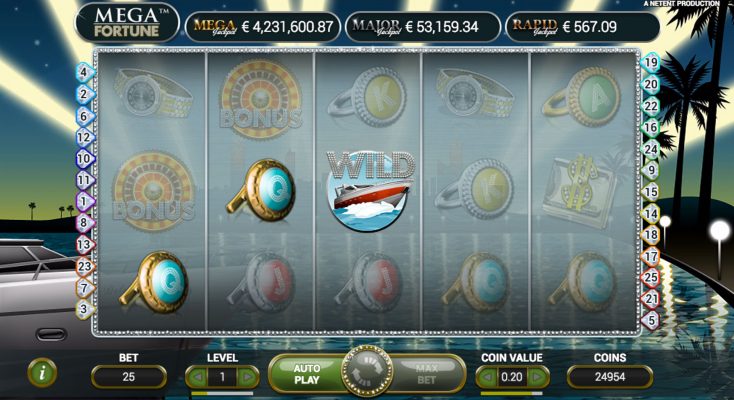The width and height of the screenshot is (734, 400).
Task: Select payline marker number 10
Action: click(x=83, y=158)
